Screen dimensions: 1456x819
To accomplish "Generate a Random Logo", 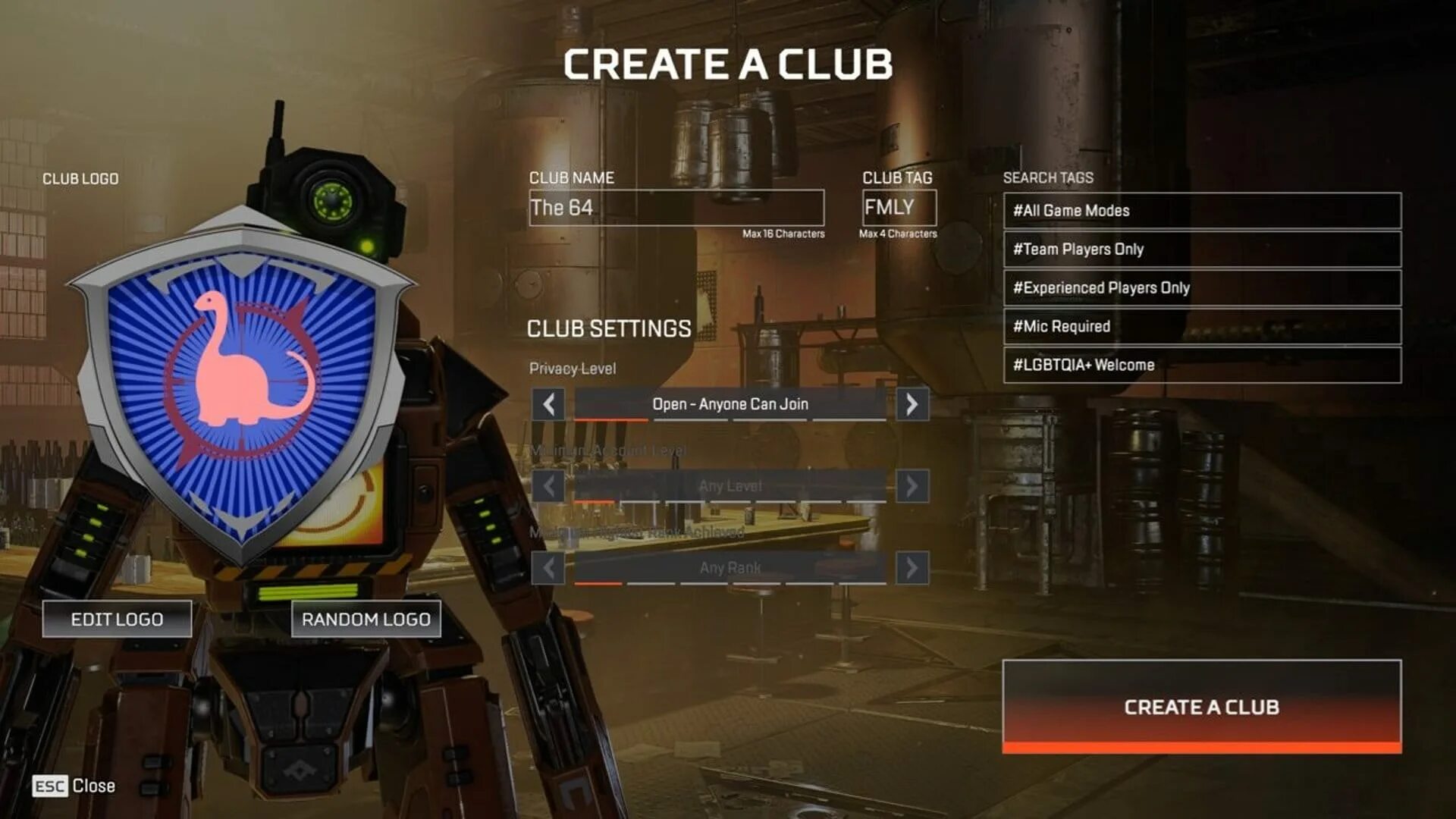I will [366, 619].
